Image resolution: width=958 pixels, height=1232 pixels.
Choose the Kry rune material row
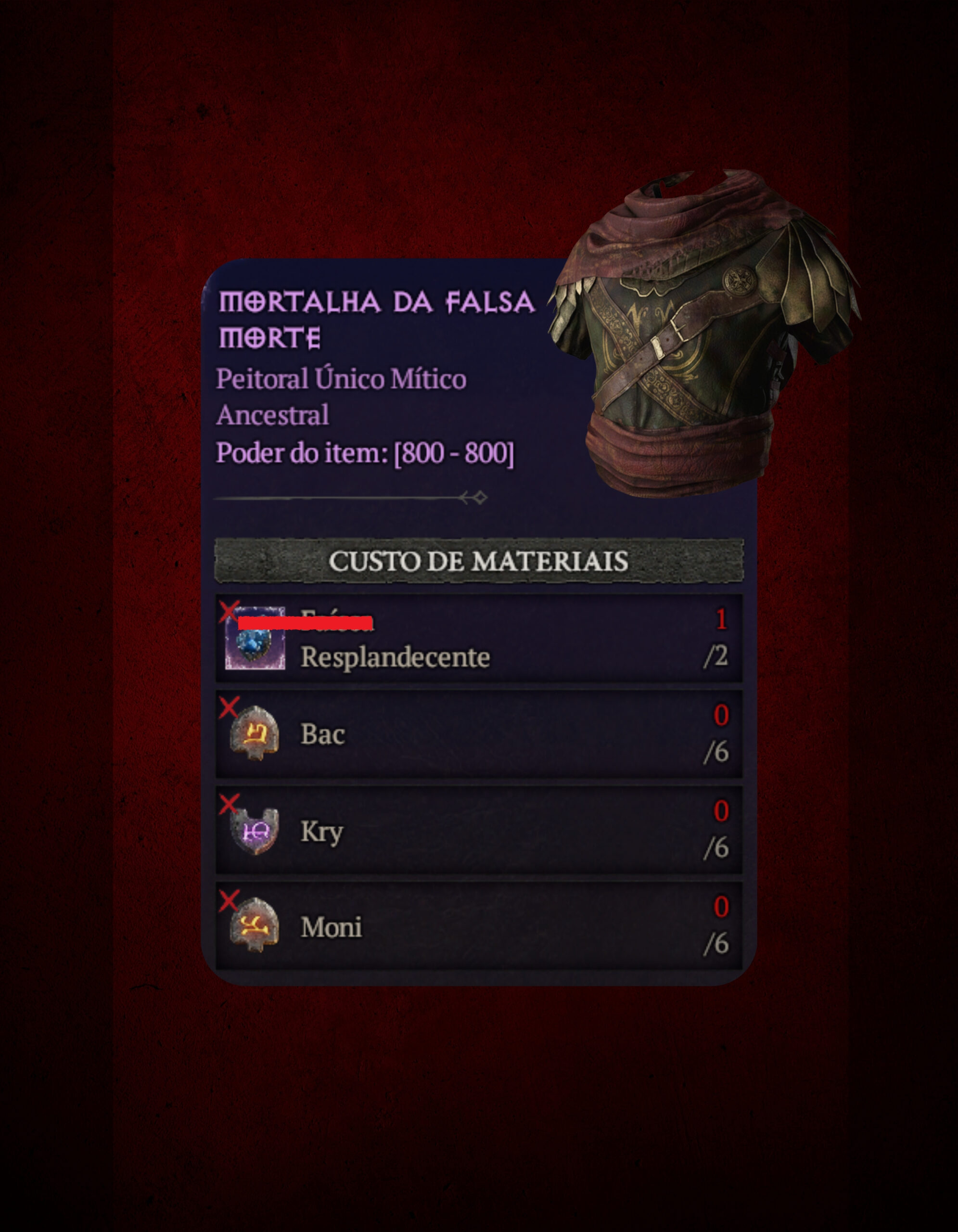tap(479, 830)
